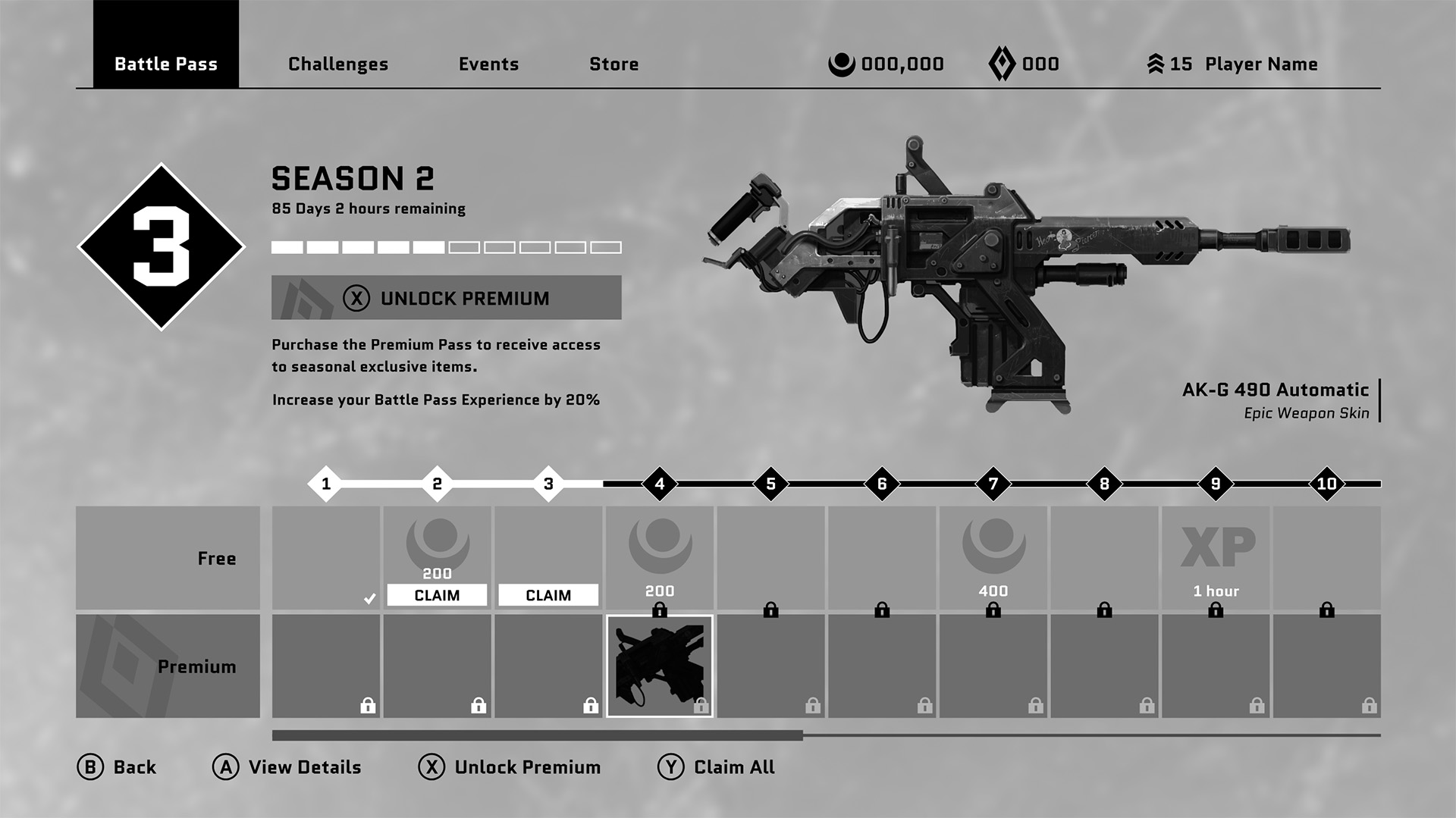Click the horizontal reward track scrollbar
Viewport: 1456px width, 818px height.
click(x=537, y=735)
